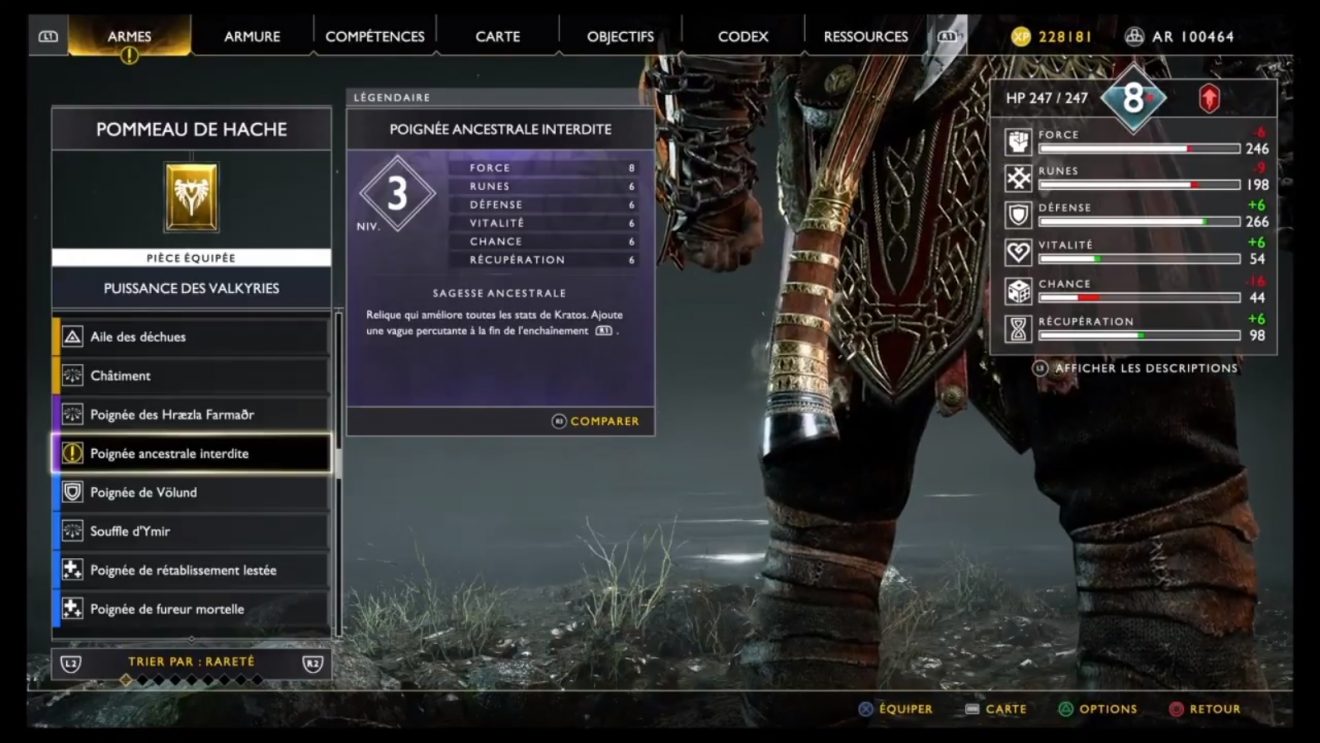The height and width of the screenshot is (743, 1320).
Task: Switch to the Ressources tab
Action: pyautogui.click(x=865, y=37)
